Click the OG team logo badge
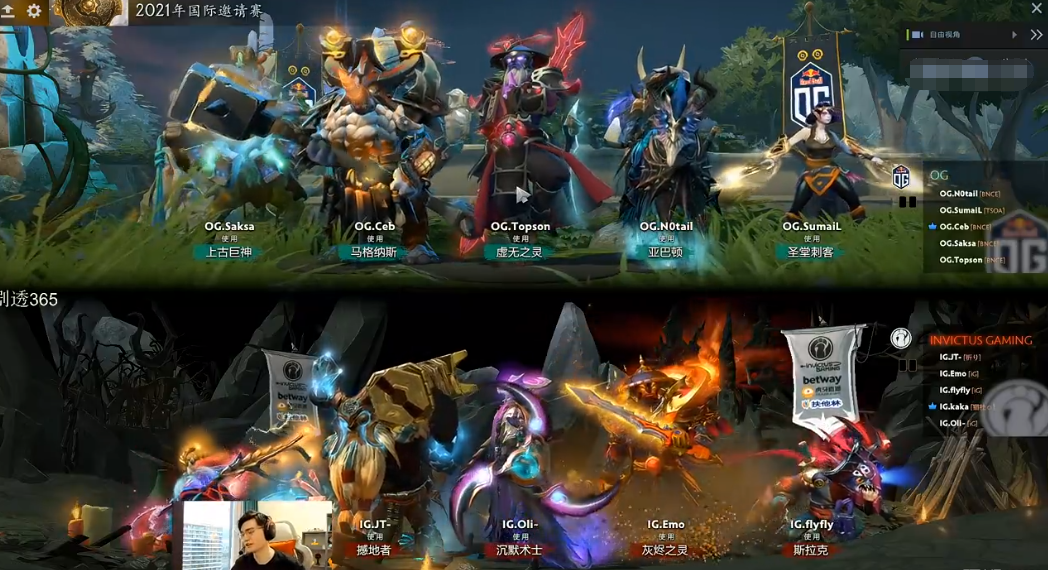Viewport: 1048px width, 570px height. [901, 176]
